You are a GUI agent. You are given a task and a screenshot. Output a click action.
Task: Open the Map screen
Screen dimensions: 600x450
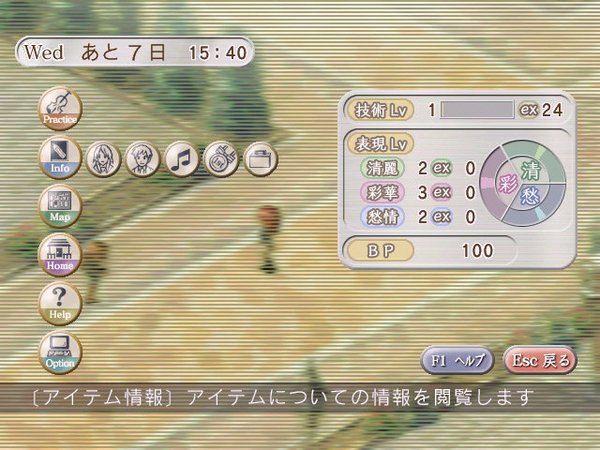pyautogui.click(x=60, y=206)
